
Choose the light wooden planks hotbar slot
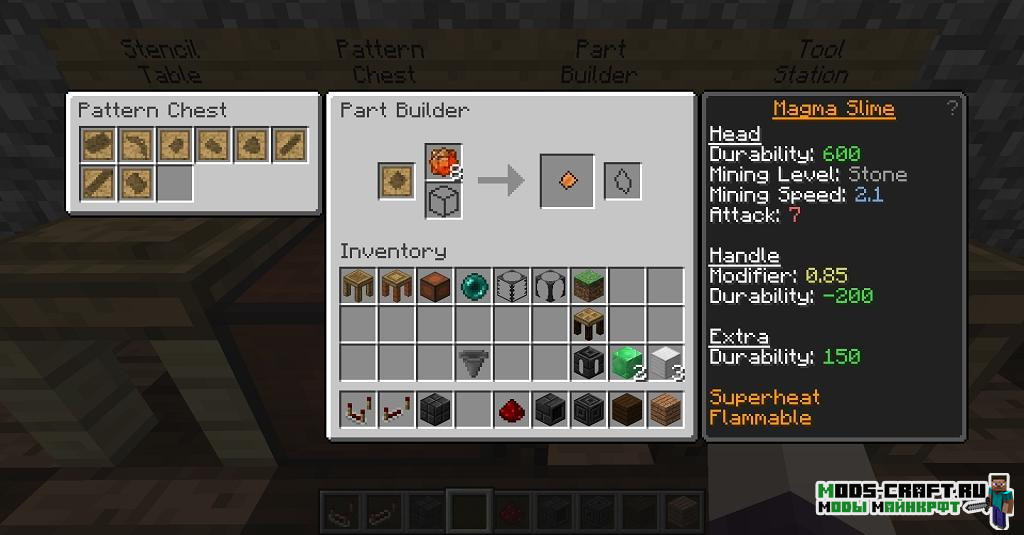click(x=665, y=410)
